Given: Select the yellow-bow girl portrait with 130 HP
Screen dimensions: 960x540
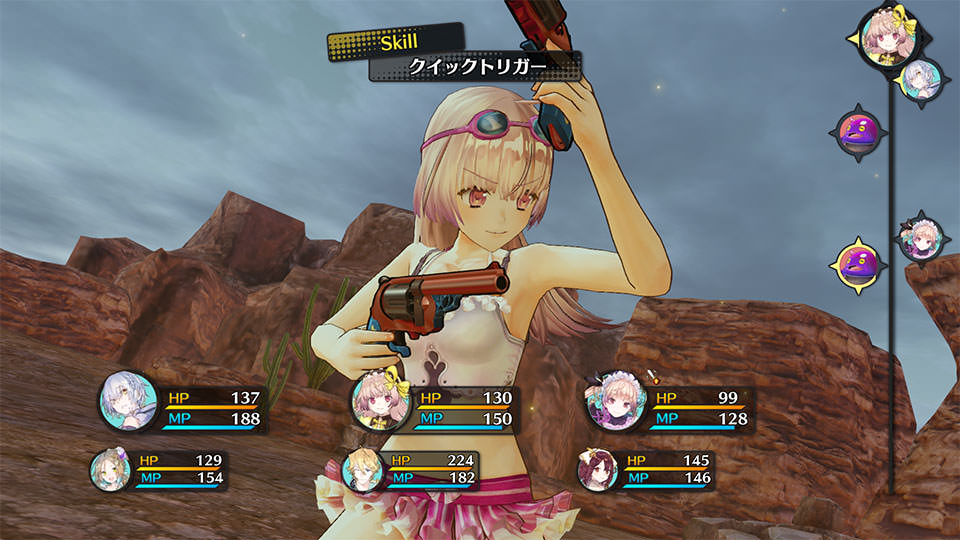Looking at the screenshot, I should tap(381, 405).
